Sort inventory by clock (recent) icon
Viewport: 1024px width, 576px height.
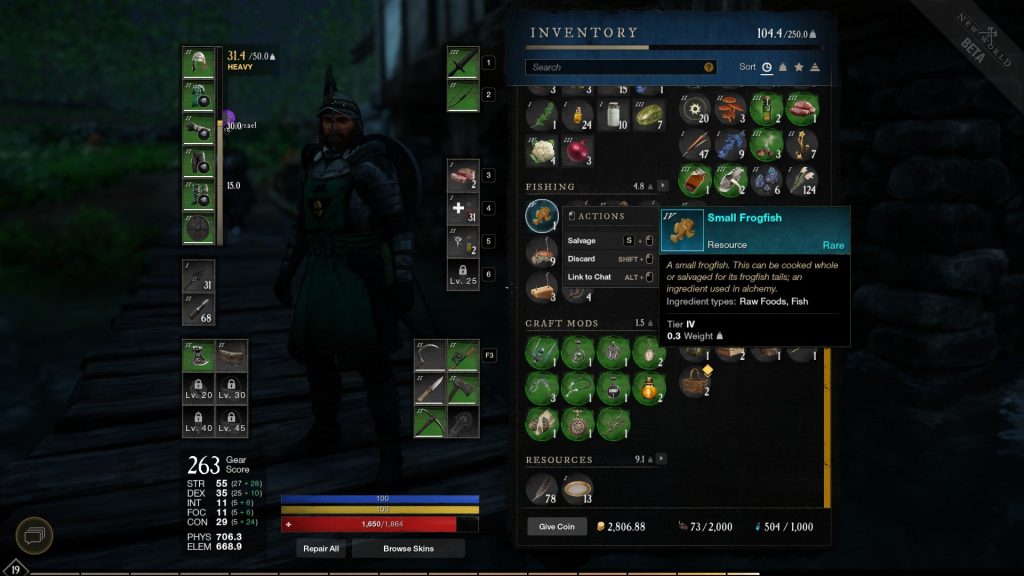[766, 67]
